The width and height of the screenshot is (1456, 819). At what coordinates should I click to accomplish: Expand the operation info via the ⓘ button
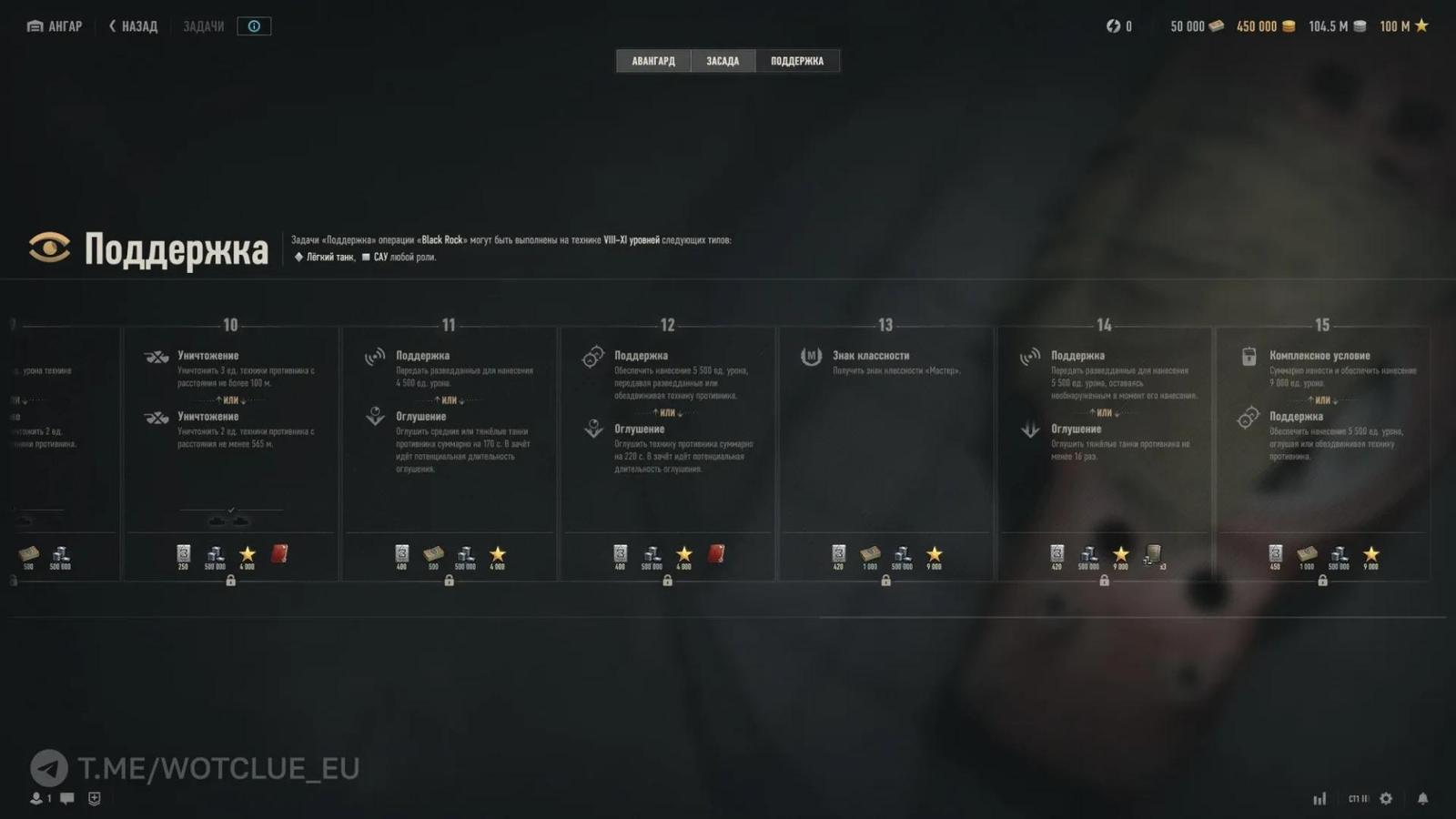pos(253,25)
